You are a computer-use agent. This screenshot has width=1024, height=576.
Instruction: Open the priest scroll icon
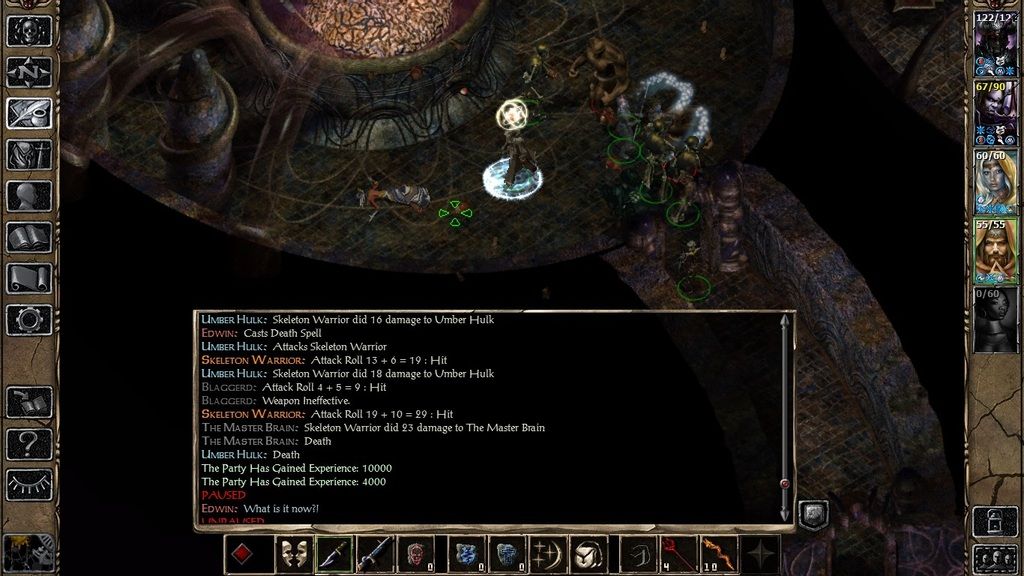tap(29, 278)
